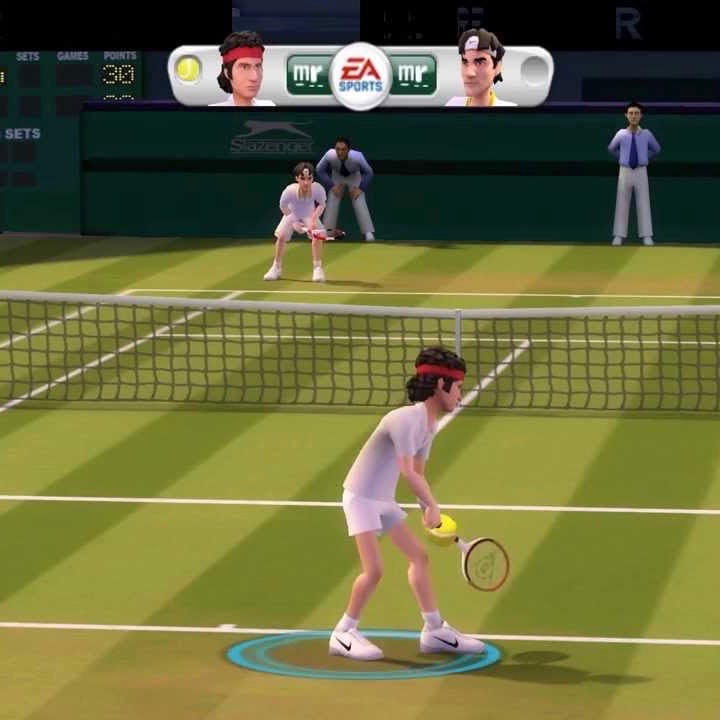Select the white-bandana player portrait
Screen dimensions: 720x720
click(x=480, y=68)
